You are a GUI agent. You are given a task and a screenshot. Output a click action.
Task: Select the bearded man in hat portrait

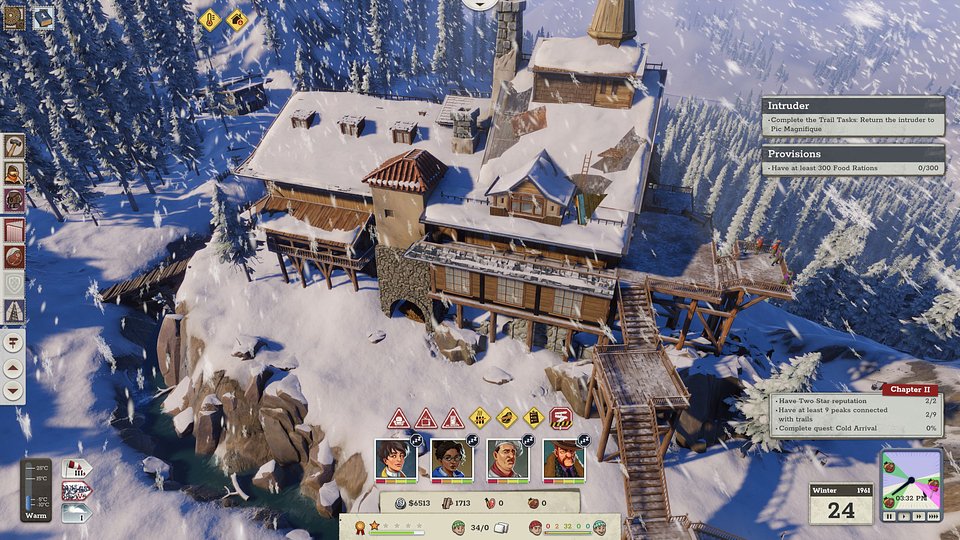click(563, 459)
